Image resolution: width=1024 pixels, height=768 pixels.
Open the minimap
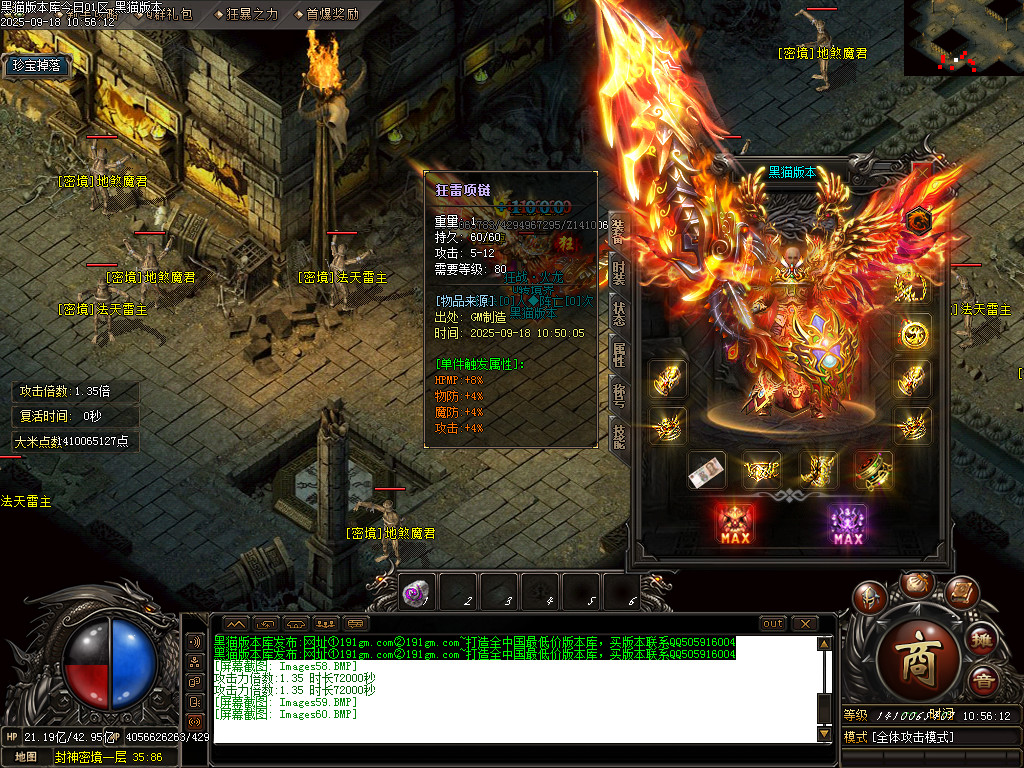click(963, 37)
